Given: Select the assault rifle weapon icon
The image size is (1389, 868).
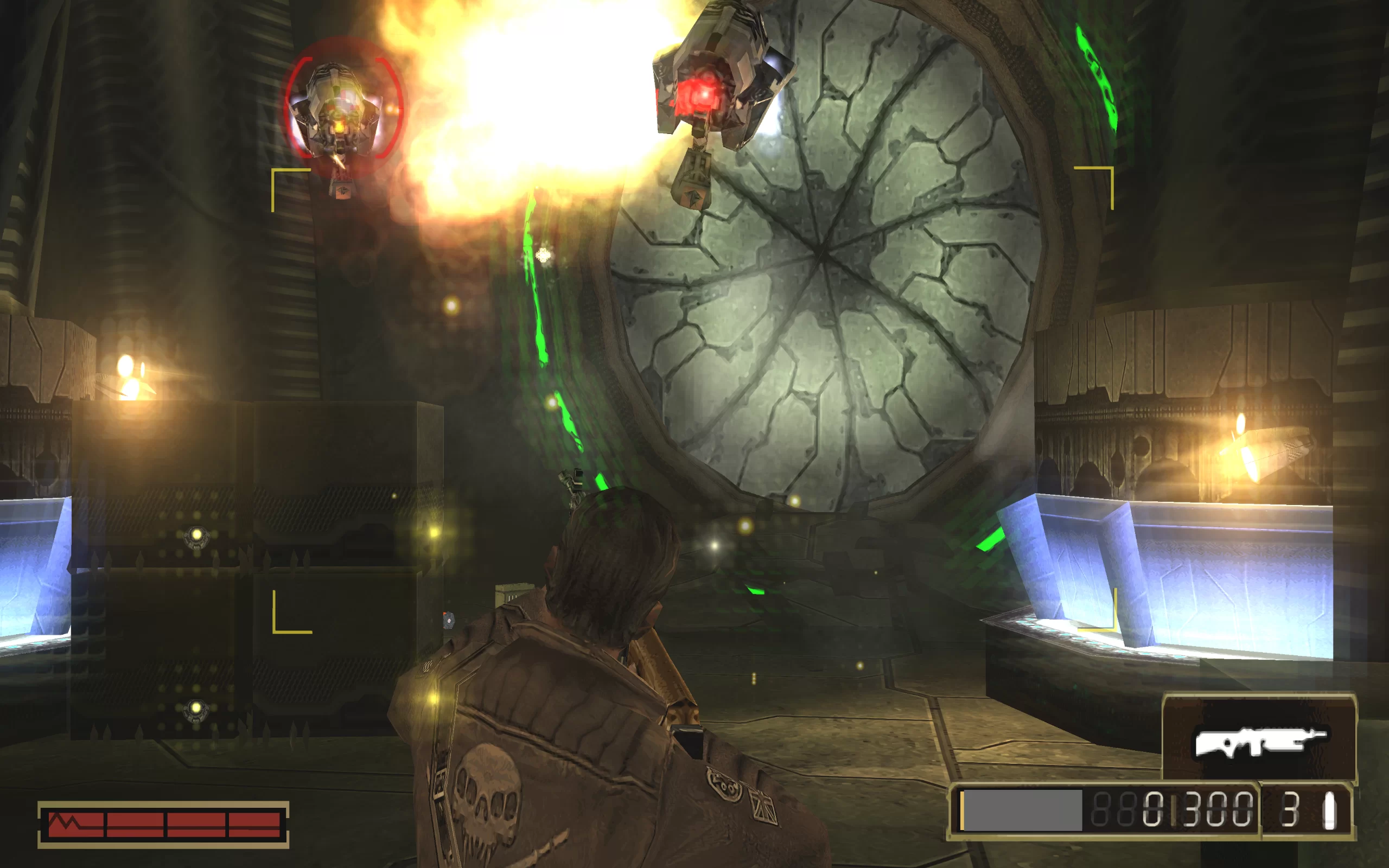Looking at the screenshot, I should coord(1259,742).
